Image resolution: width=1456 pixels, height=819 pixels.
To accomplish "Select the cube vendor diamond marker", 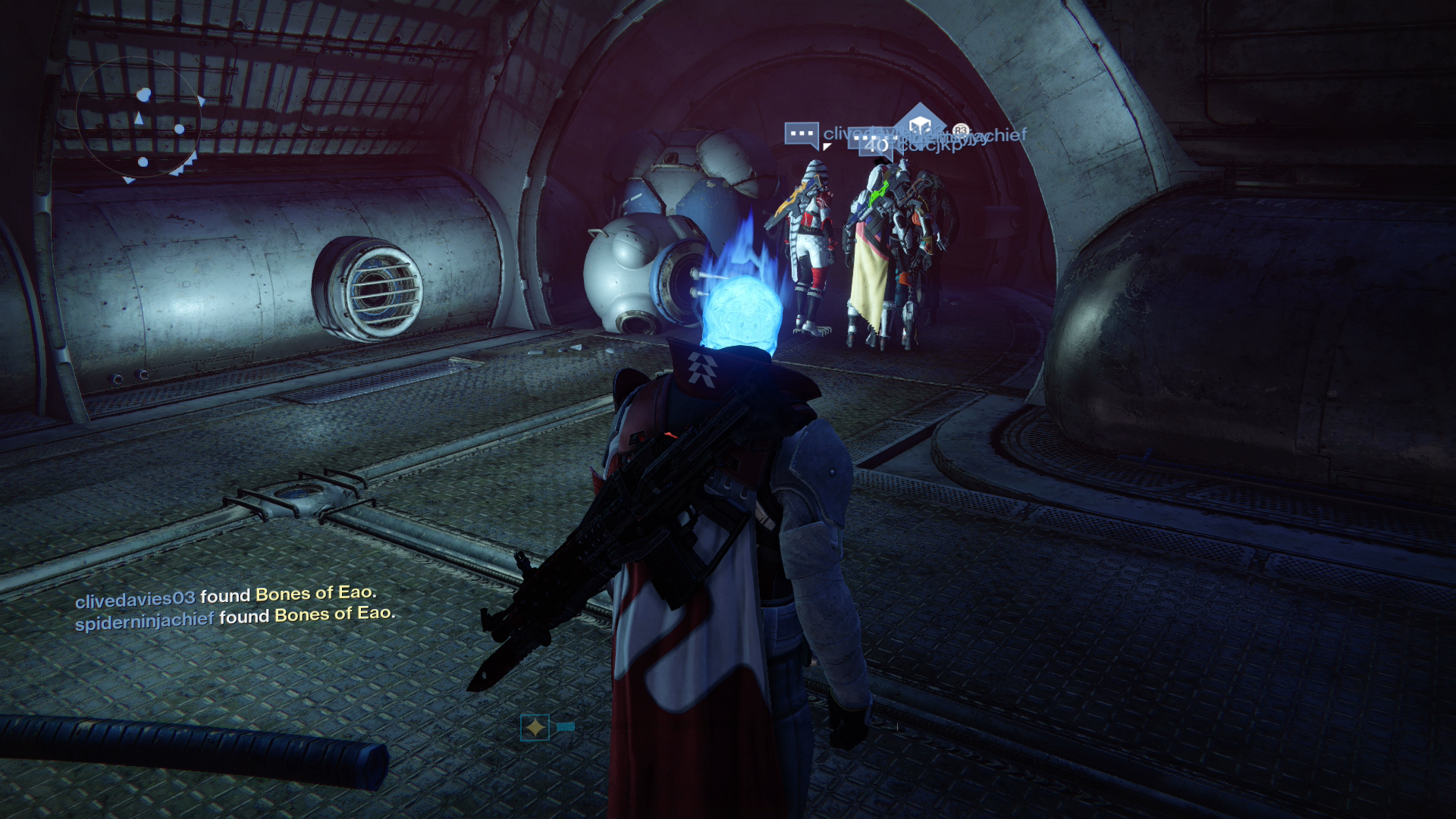I will point(920,126).
